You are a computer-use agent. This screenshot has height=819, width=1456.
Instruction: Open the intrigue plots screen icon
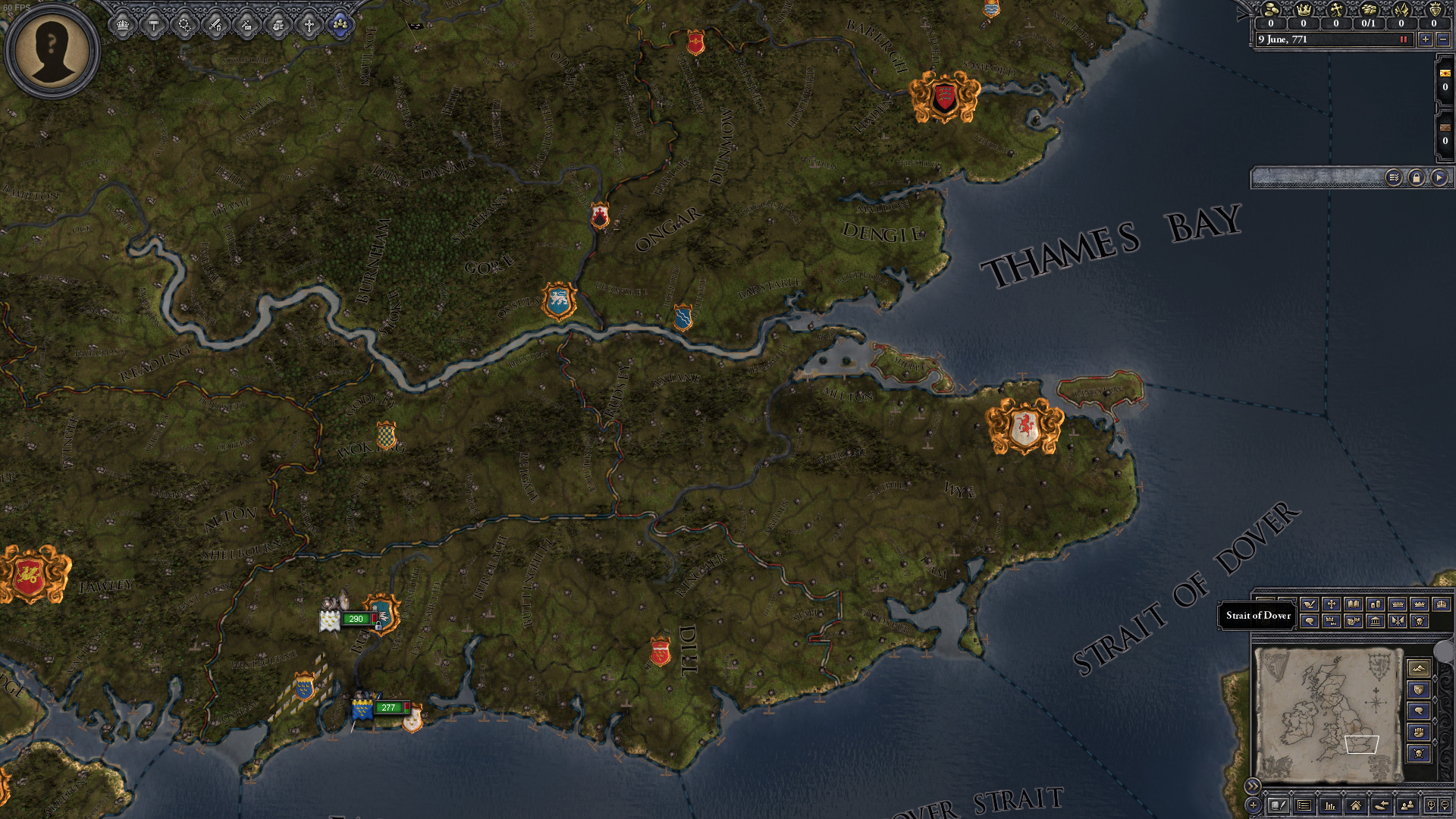coord(247,25)
